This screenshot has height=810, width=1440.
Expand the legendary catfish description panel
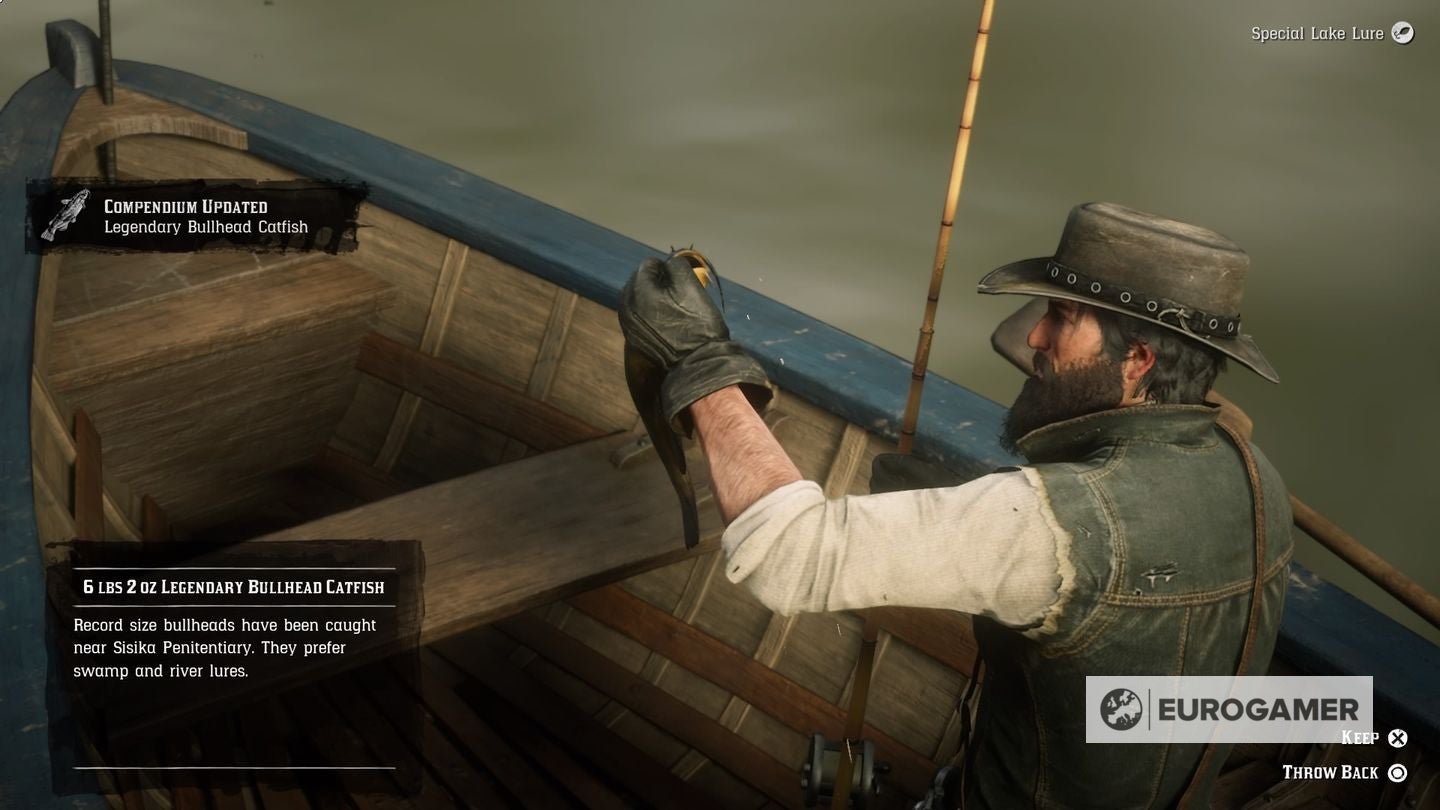222,647
